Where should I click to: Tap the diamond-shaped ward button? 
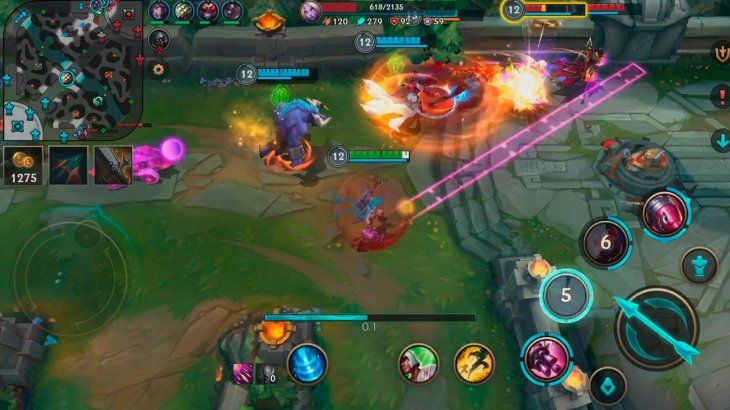pos(607,385)
